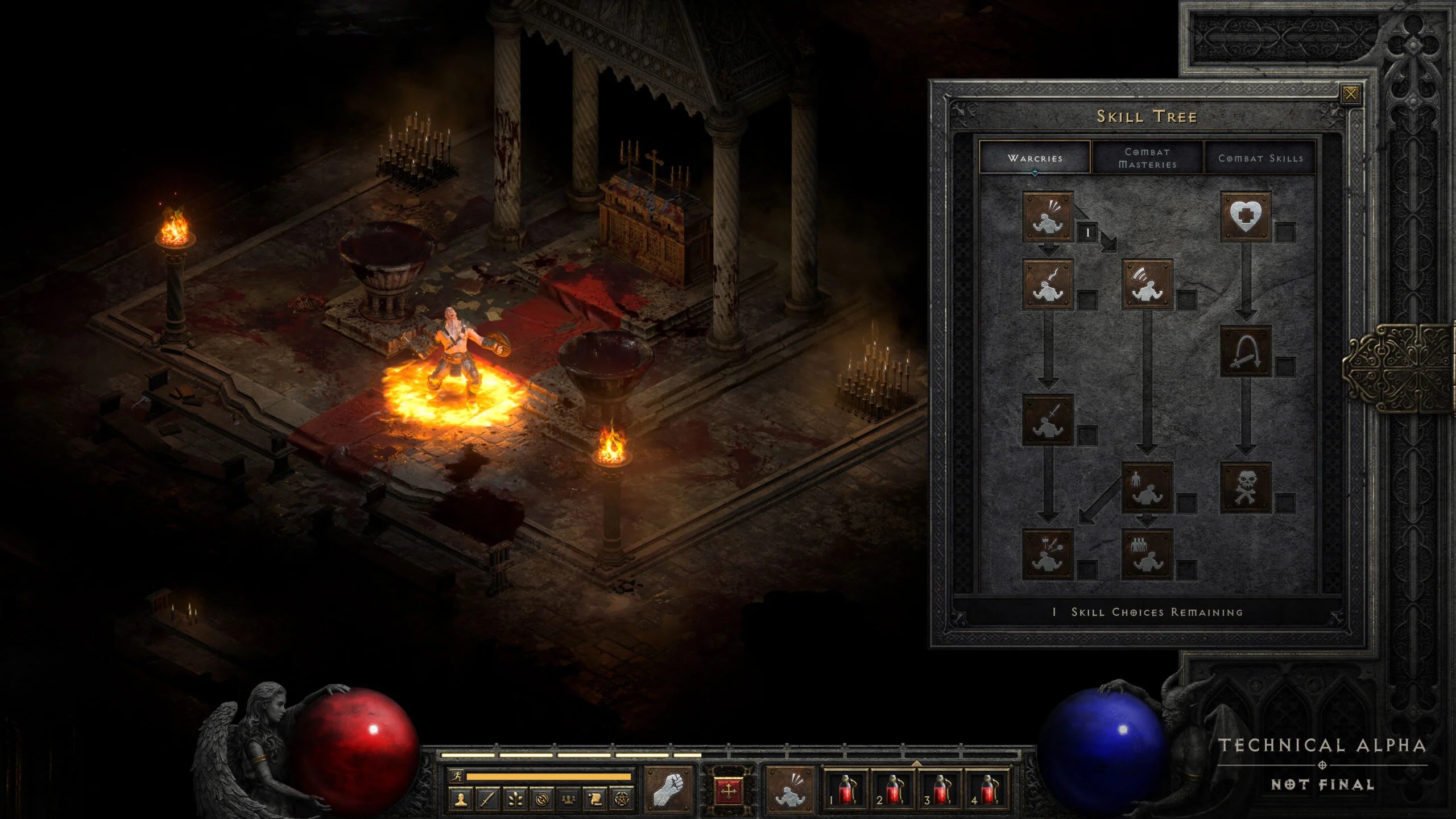Toggle run/walk with the runner icon
Screen dimensions: 1456x819
pyautogui.click(x=457, y=777)
